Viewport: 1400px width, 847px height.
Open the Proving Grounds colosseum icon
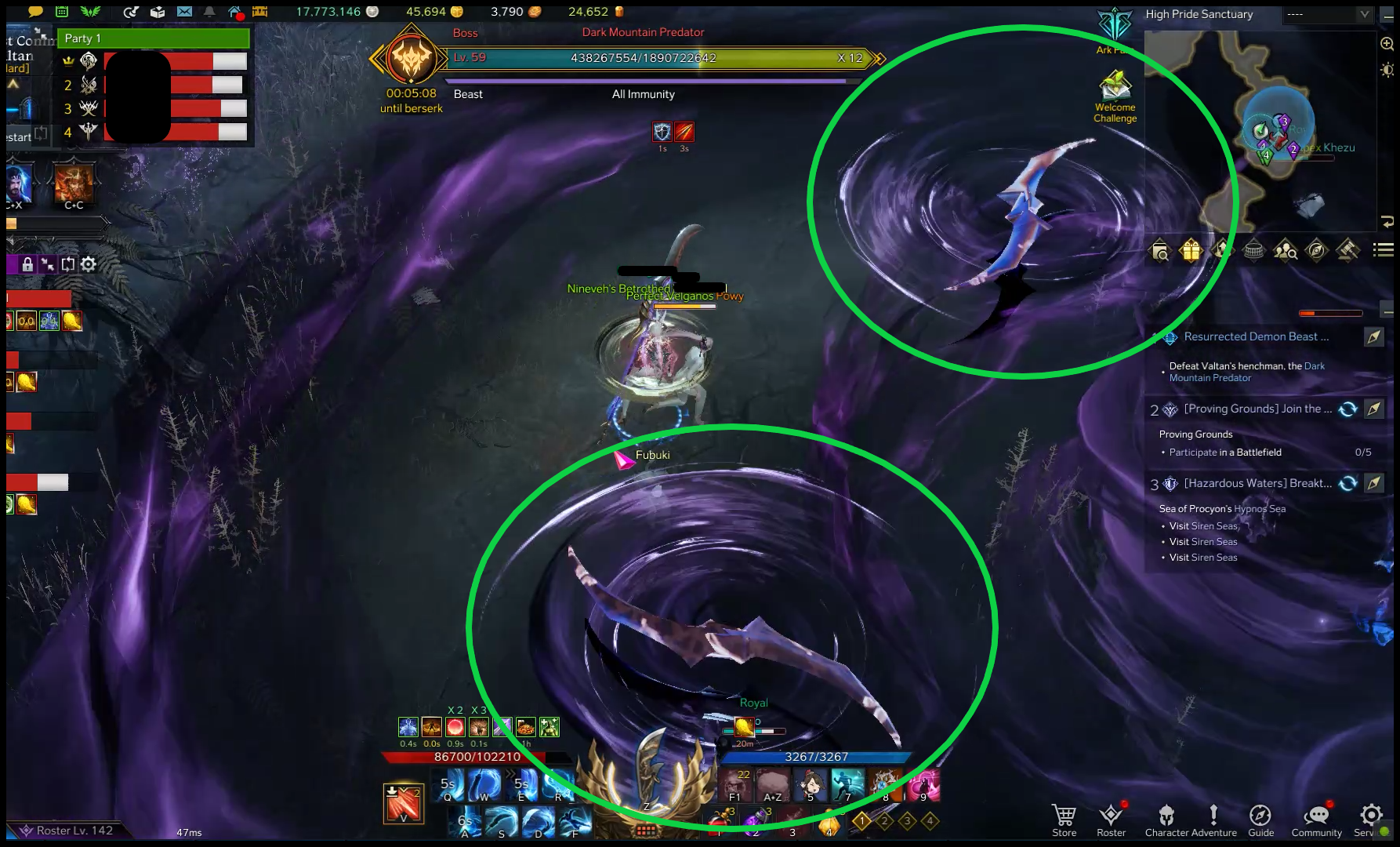point(1253,251)
